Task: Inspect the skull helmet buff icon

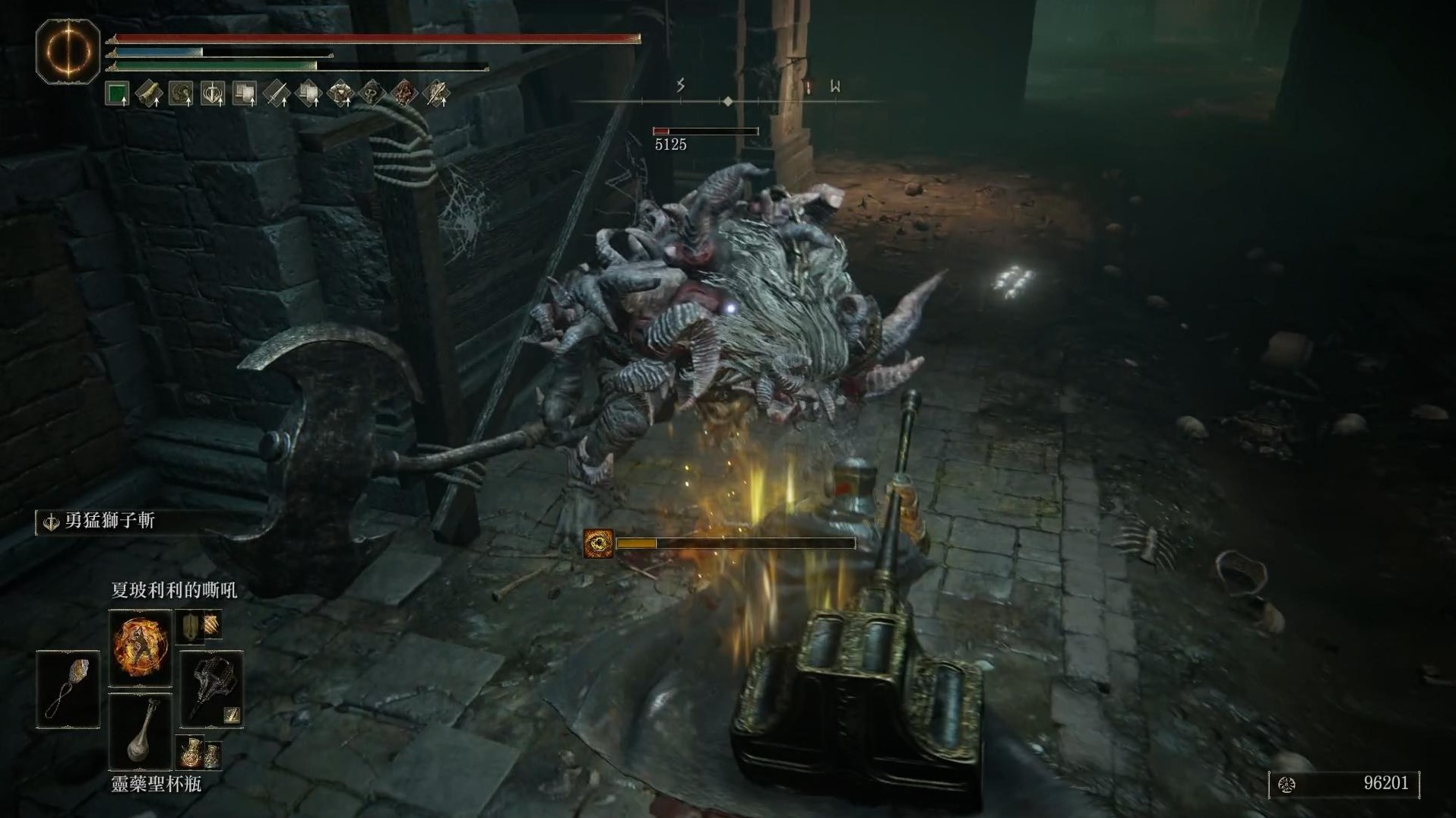Action: [x=371, y=94]
